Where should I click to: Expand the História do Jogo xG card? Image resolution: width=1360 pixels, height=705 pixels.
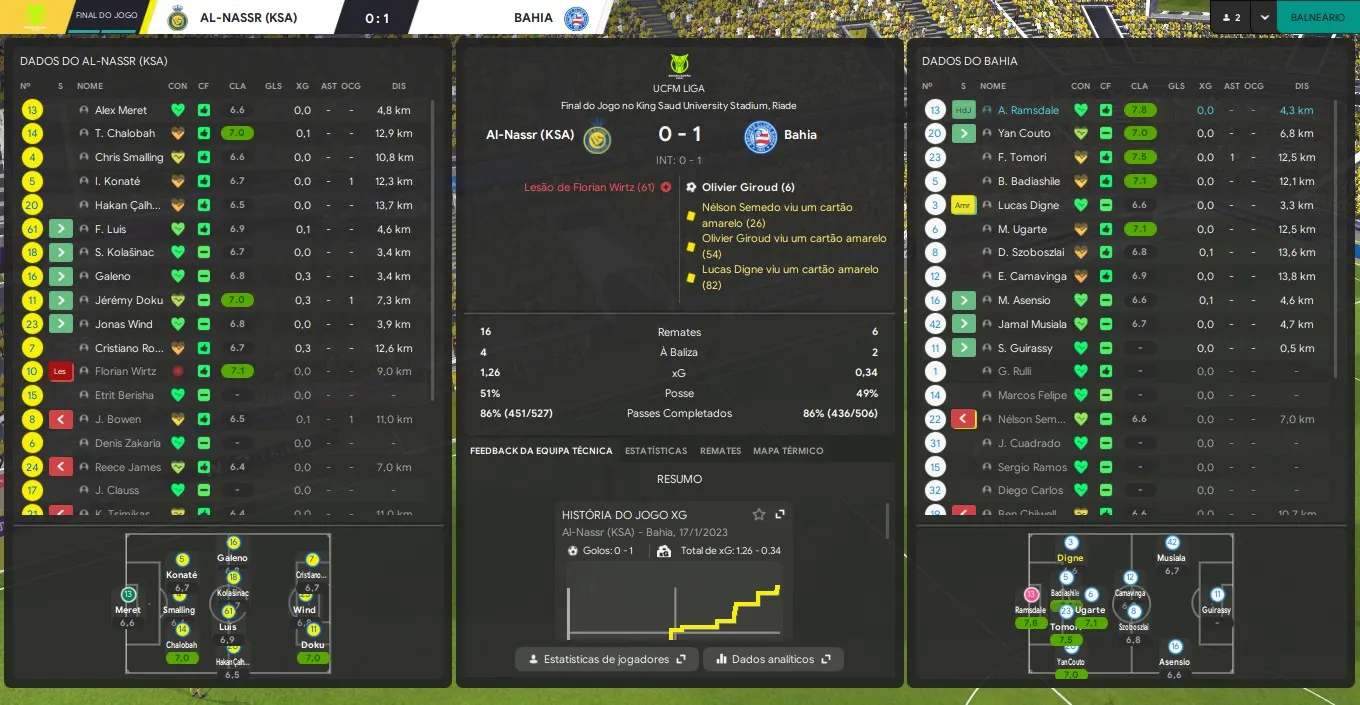pos(780,514)
